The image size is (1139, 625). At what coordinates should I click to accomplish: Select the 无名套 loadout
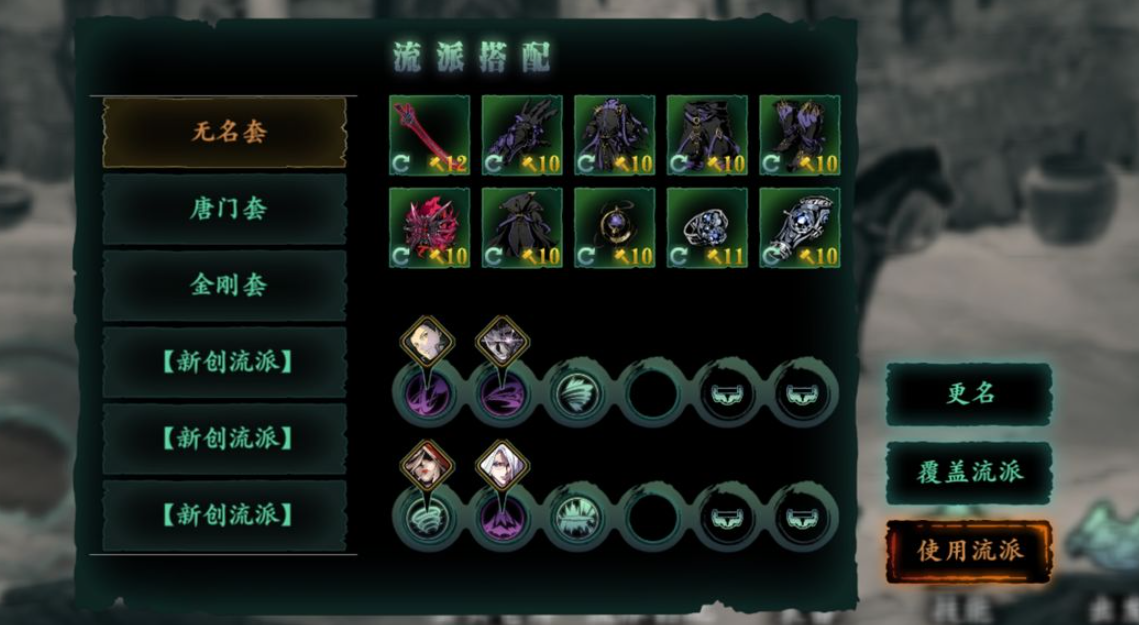tap(228, 132)
